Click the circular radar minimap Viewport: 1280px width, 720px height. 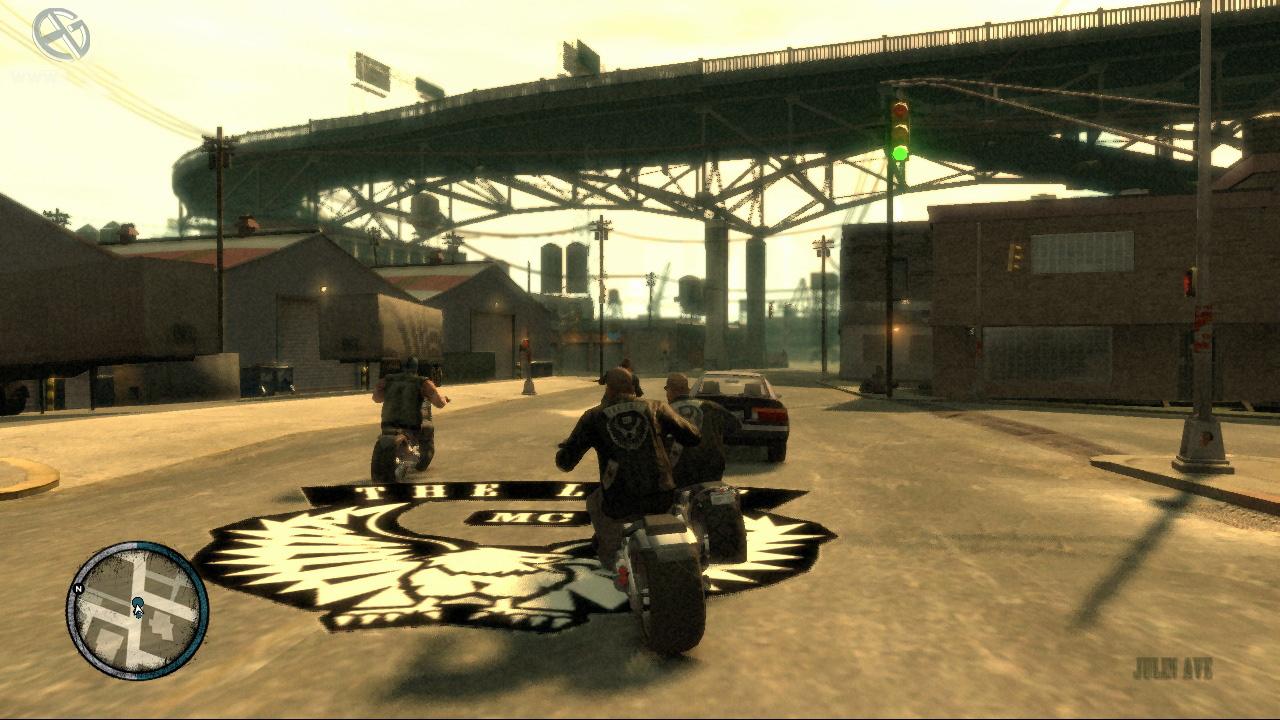pos(137,610)
